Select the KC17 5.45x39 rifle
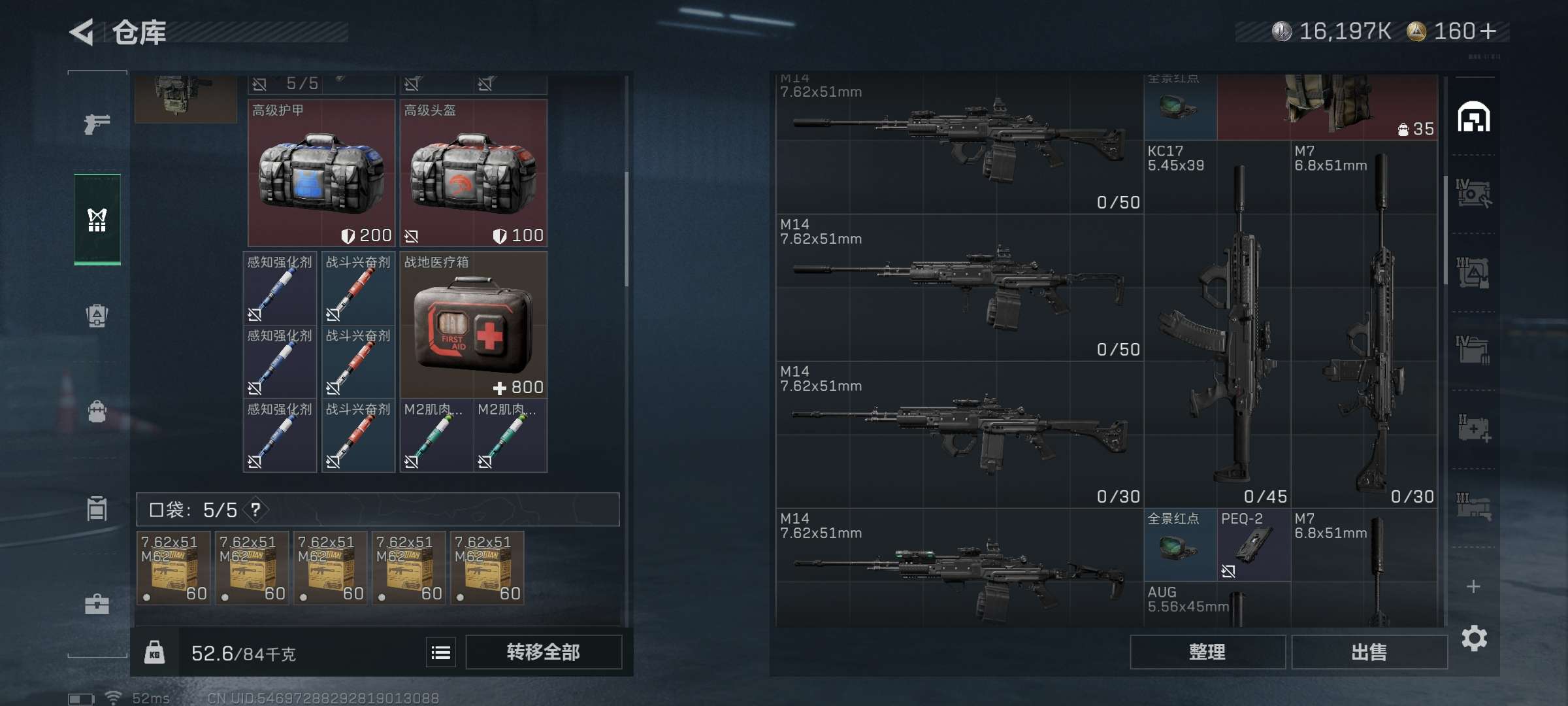 click(x=1217, y=324)
